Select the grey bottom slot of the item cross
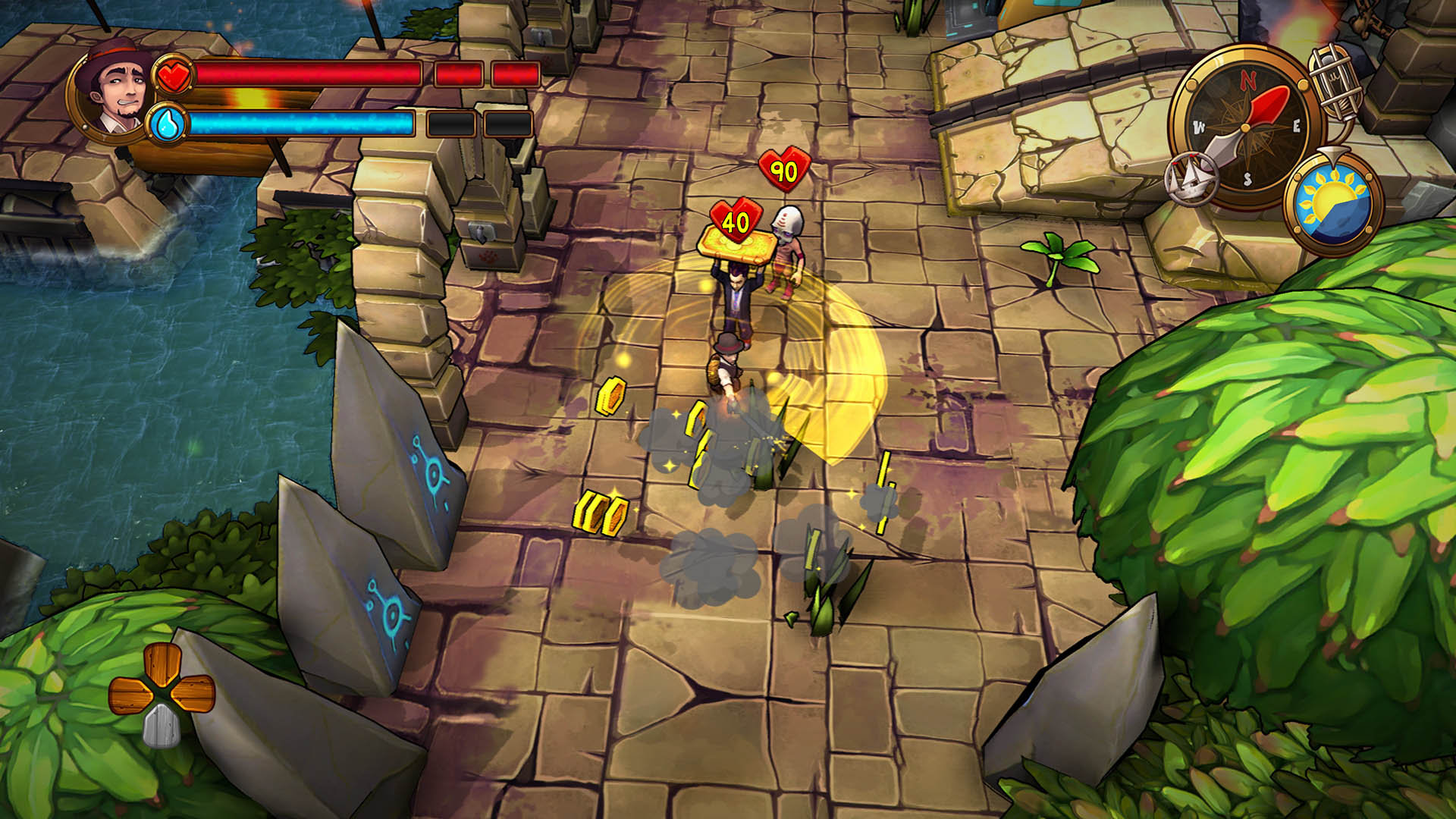The height and width of the screenshot is (819, 1456). tap(160, 726)
